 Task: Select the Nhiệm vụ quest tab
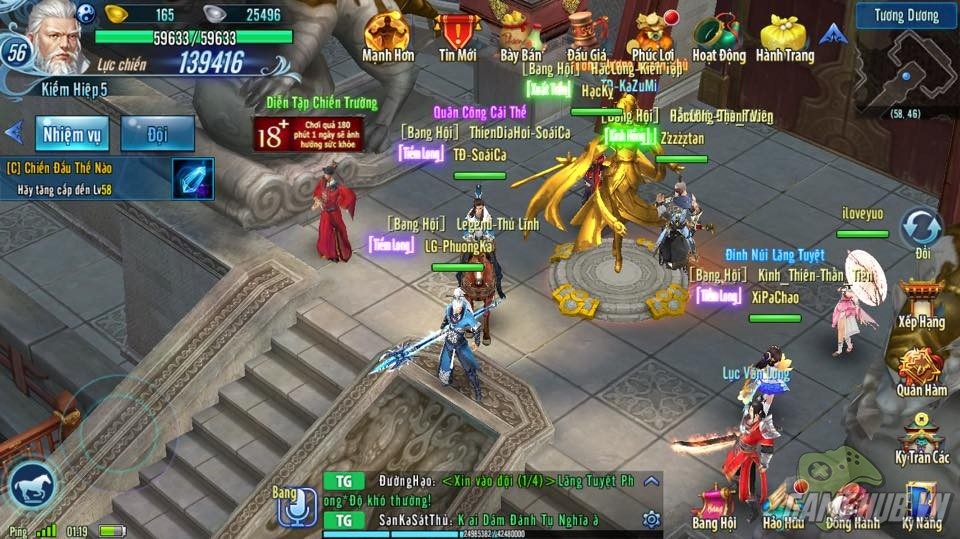coord(72,133)
